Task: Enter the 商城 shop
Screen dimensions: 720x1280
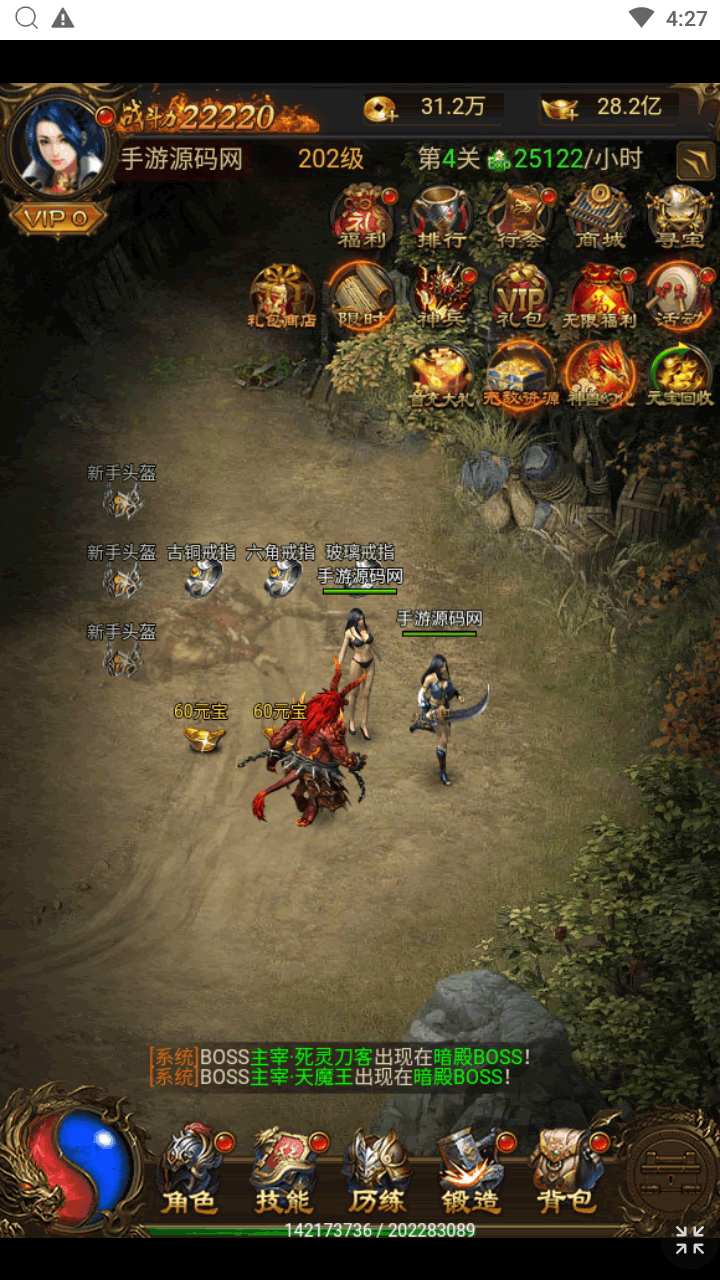Action: [599, 216]
